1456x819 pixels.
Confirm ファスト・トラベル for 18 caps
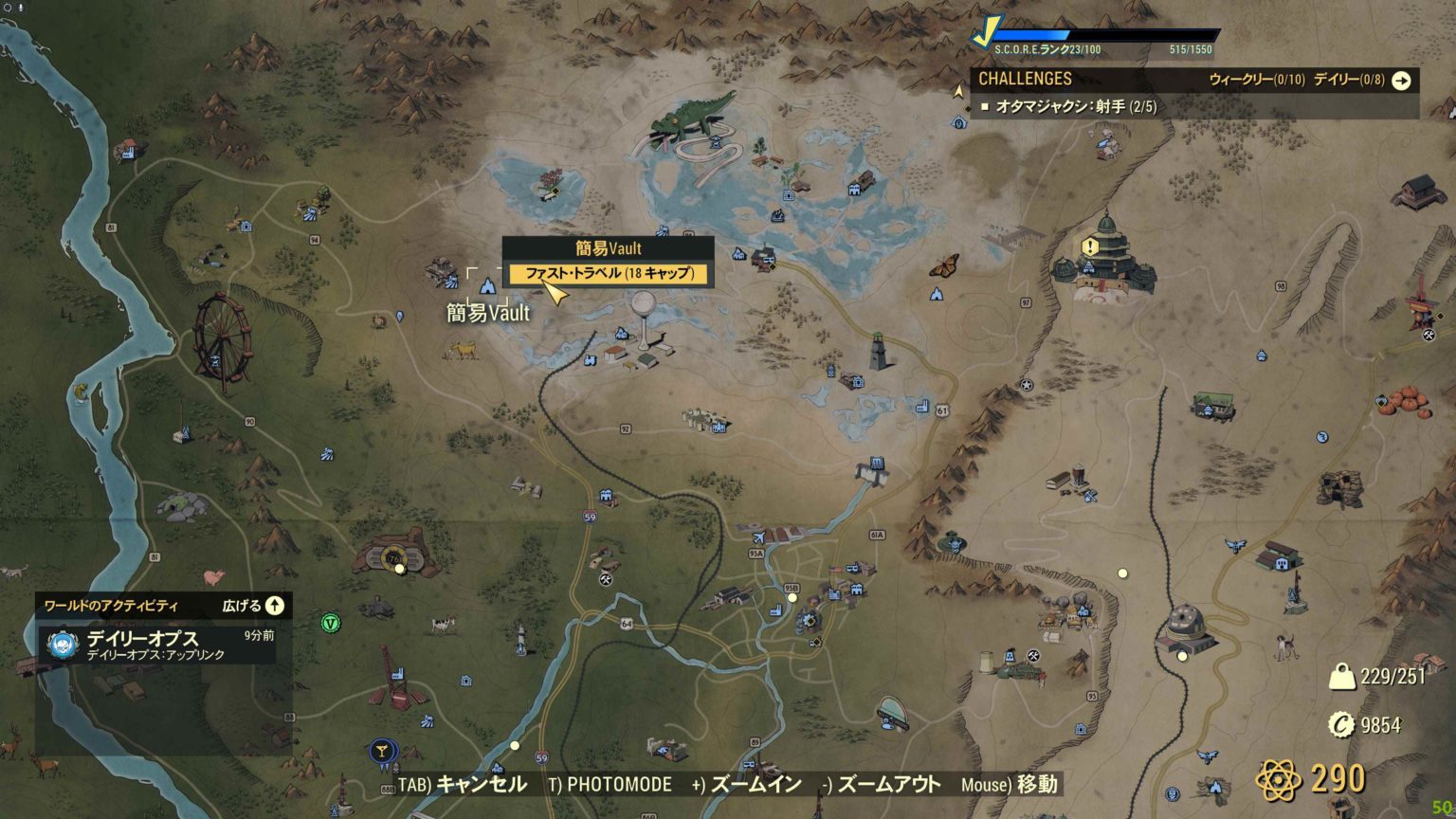pos(610,274)
